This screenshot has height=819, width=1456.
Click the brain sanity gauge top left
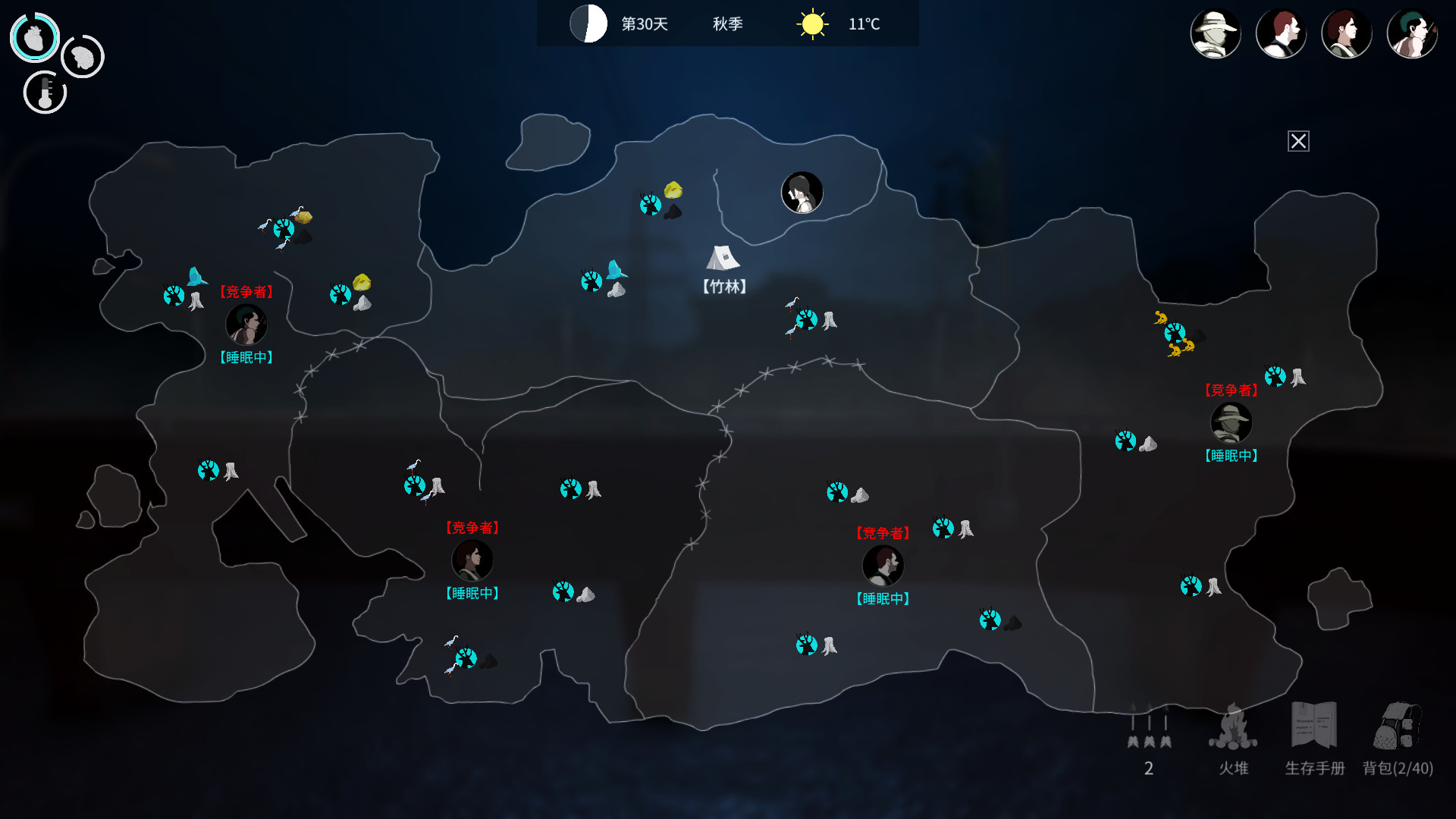82,56
